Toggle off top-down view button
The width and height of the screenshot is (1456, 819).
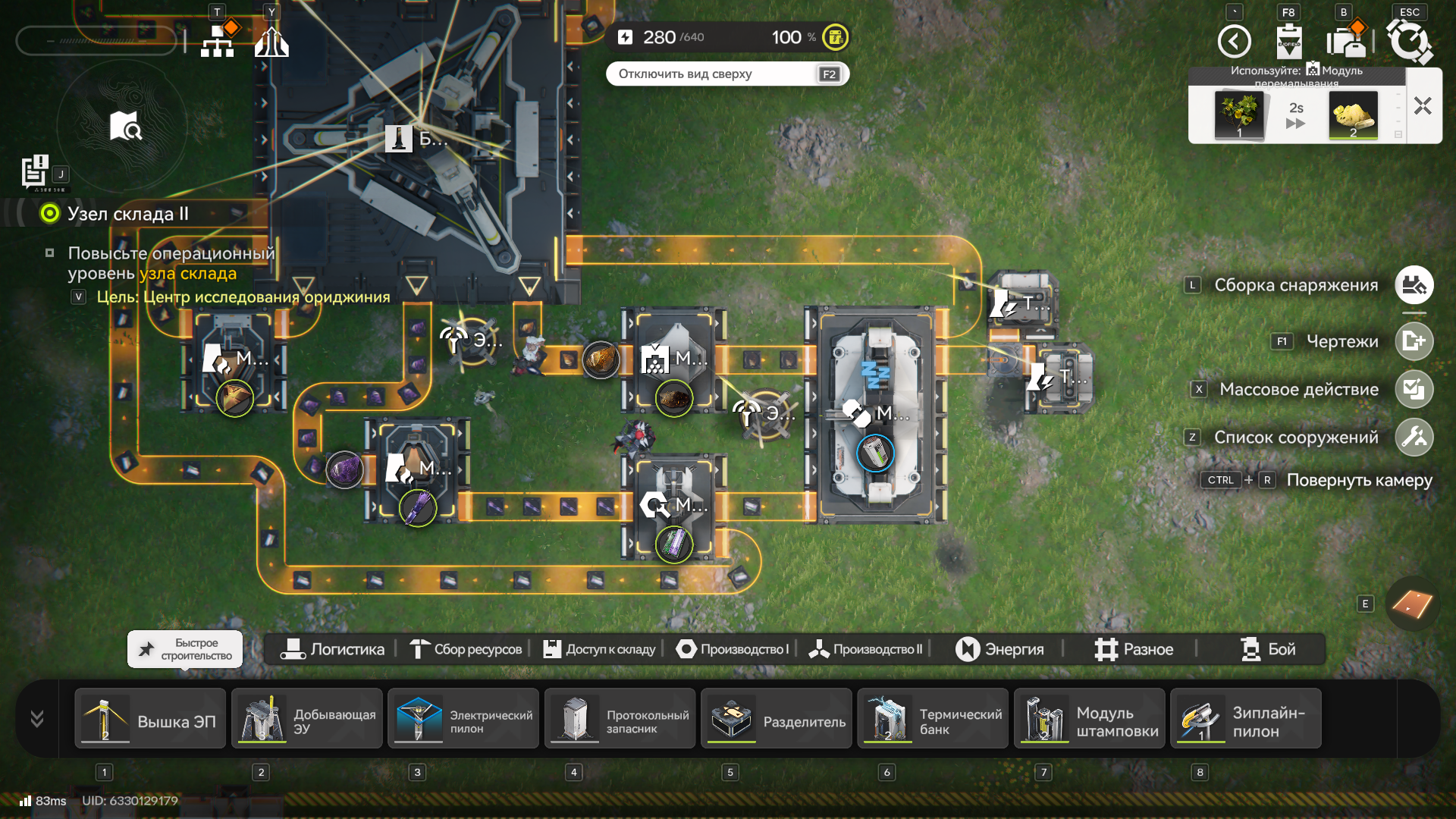[x=727, y=74]
